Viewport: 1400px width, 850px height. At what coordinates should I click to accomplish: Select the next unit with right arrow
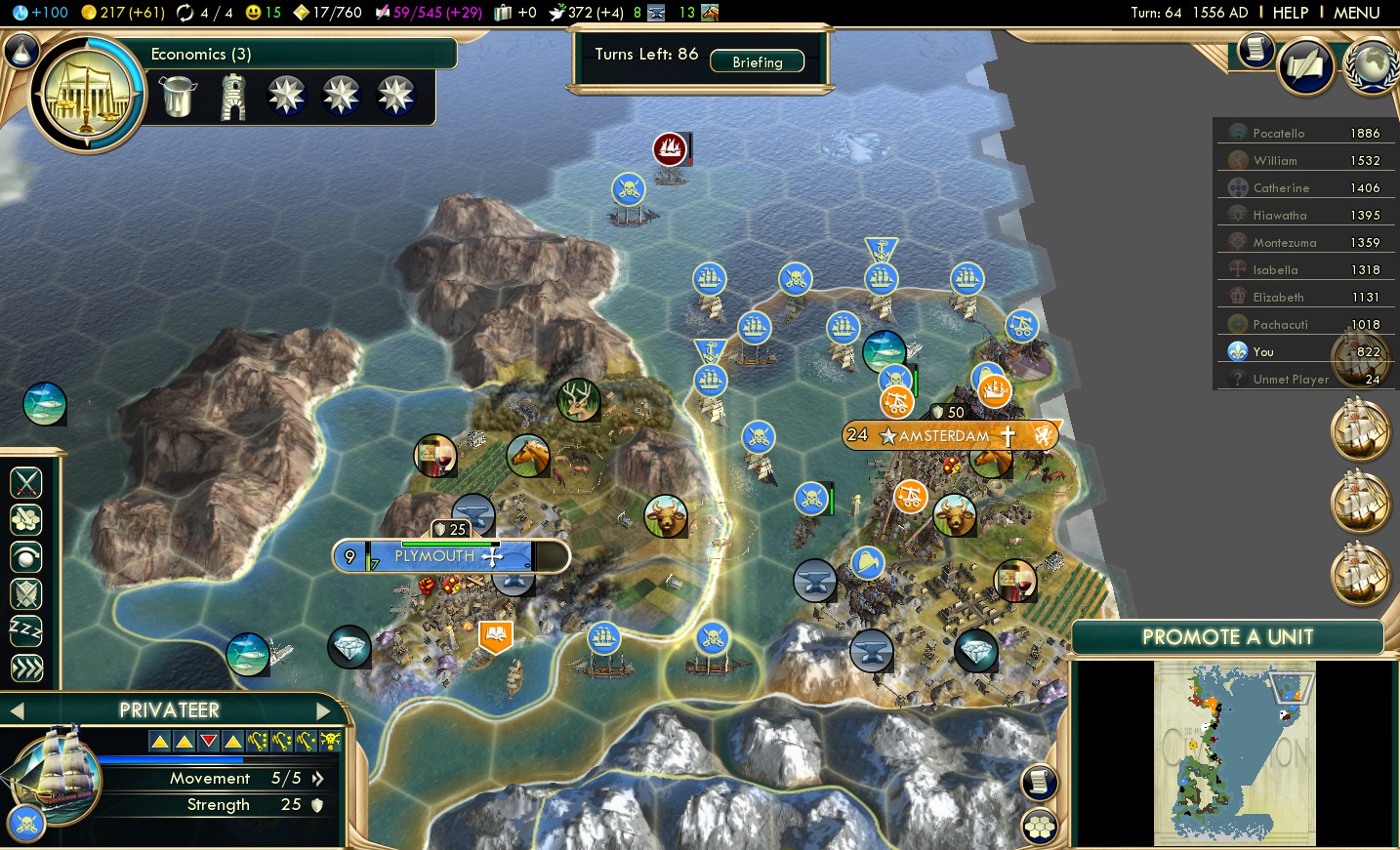click(x=325, y=710)
